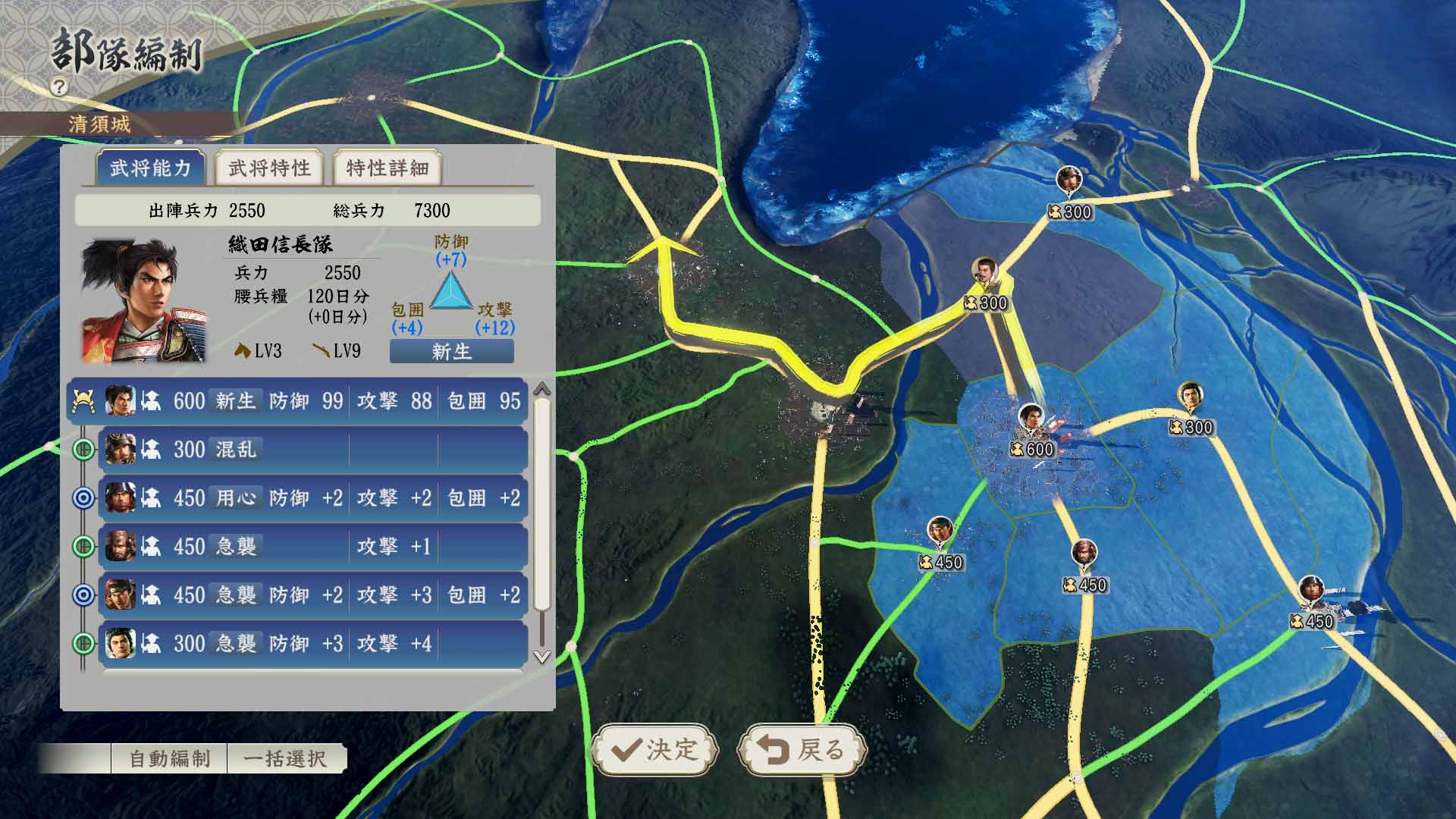
Task: Show the 特性詳細 tab
Action: 388,168
